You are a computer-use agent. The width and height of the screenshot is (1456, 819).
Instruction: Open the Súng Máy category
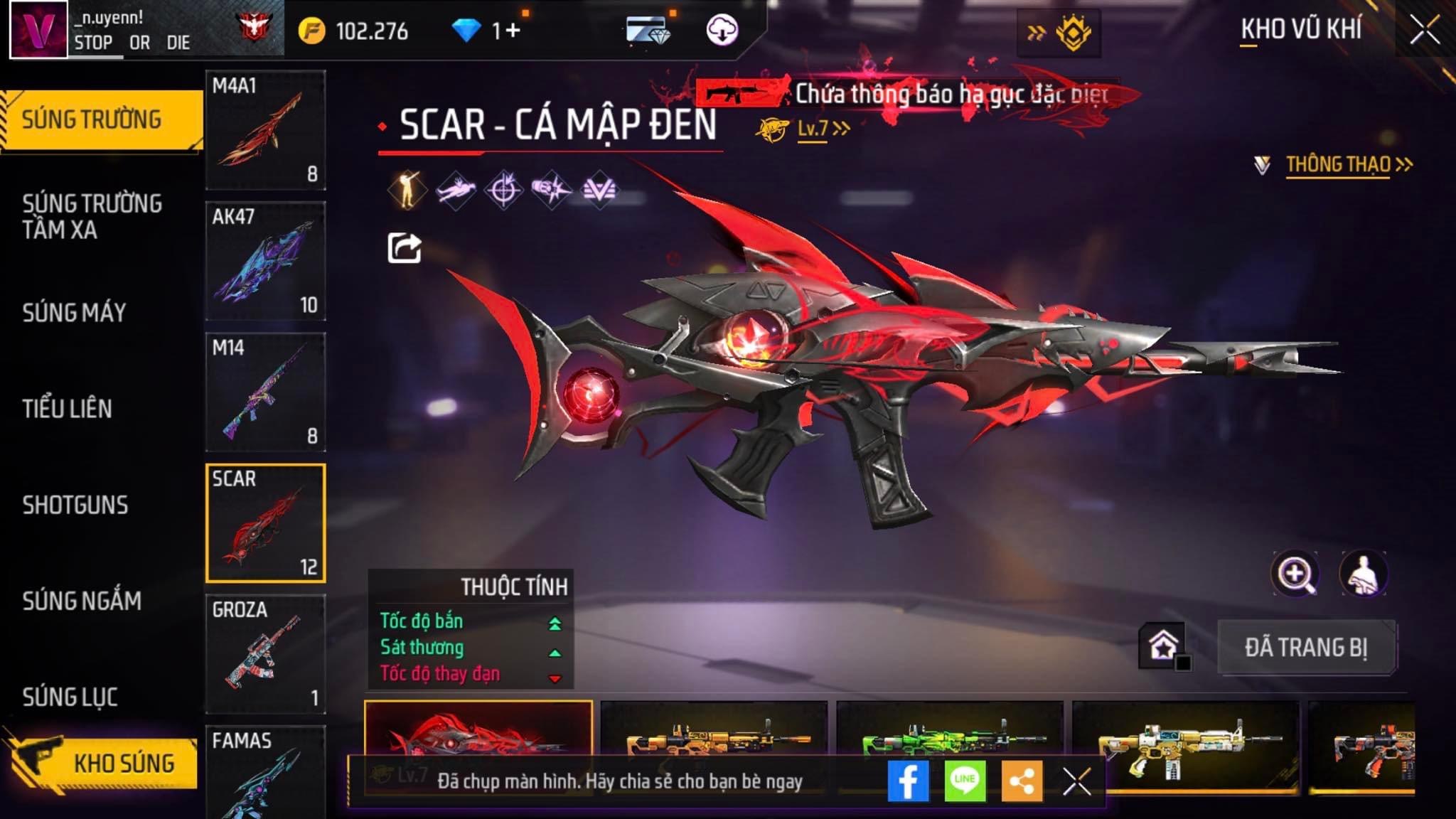pyautogui.click(x=74, y=312)
